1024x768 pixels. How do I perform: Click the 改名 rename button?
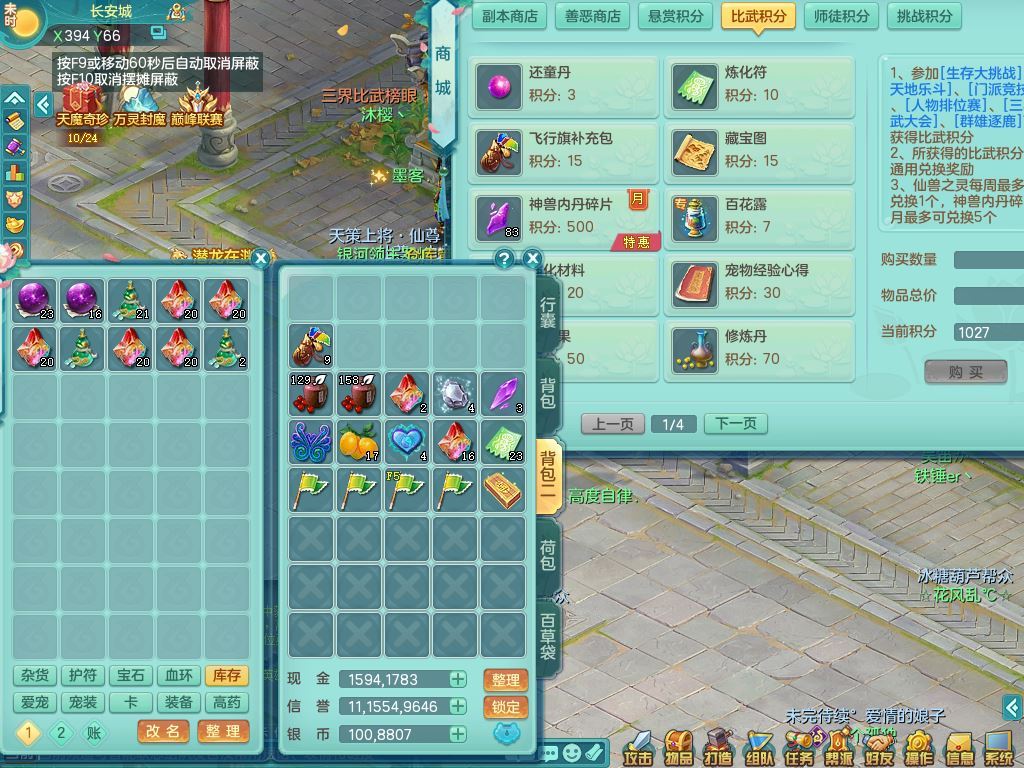[x=163, y=732]
